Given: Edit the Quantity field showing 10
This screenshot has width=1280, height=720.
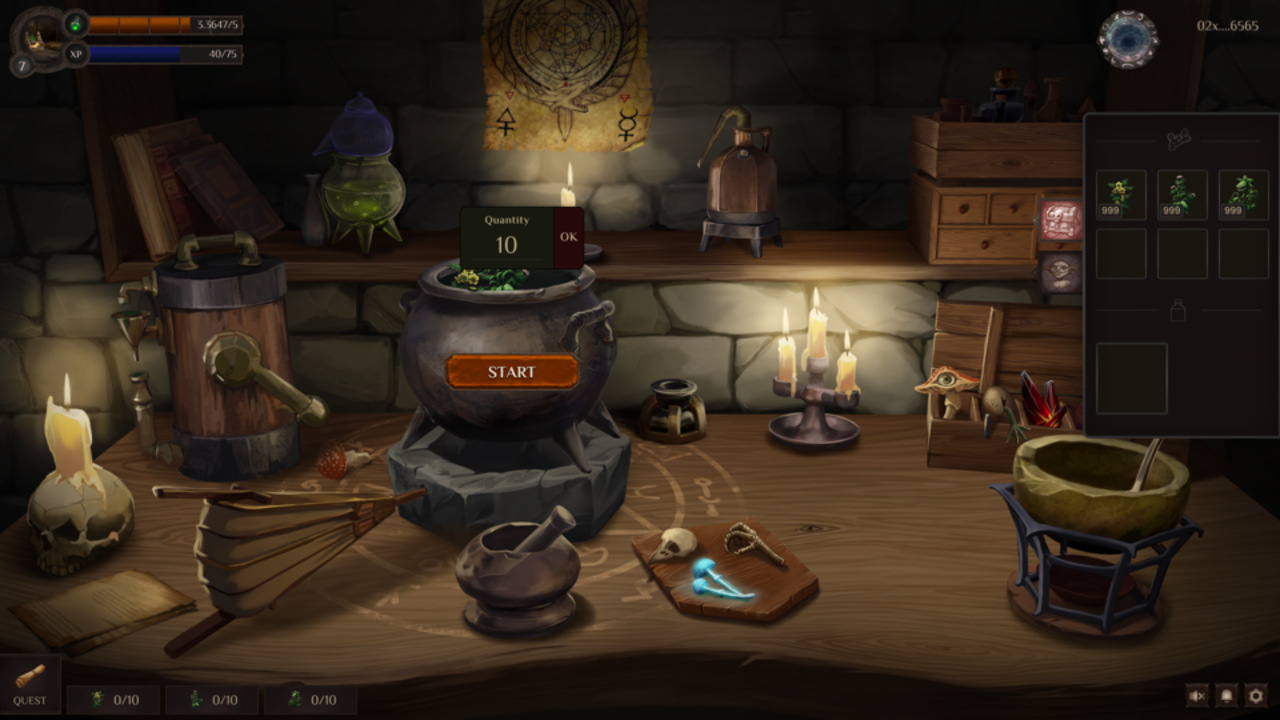Looking at the screenshot, I should coord(506,245).
